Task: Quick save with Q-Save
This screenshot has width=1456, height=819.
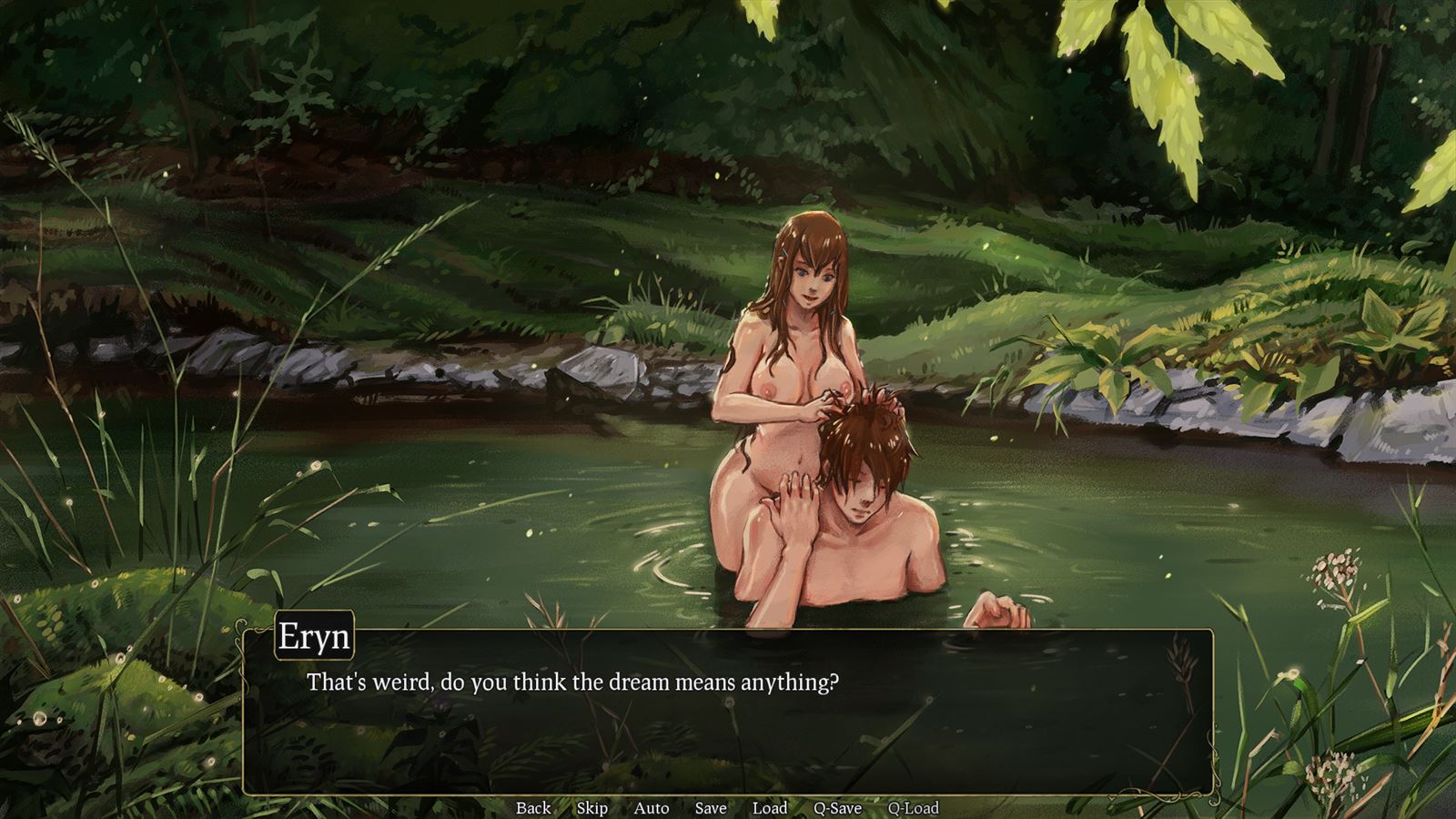Action: (x=837, y=807)
